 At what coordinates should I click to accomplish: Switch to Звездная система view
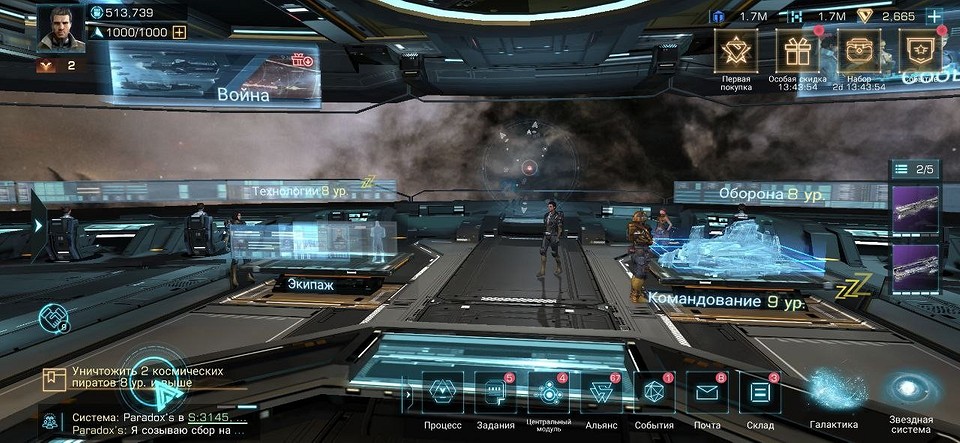coord(911,393)
